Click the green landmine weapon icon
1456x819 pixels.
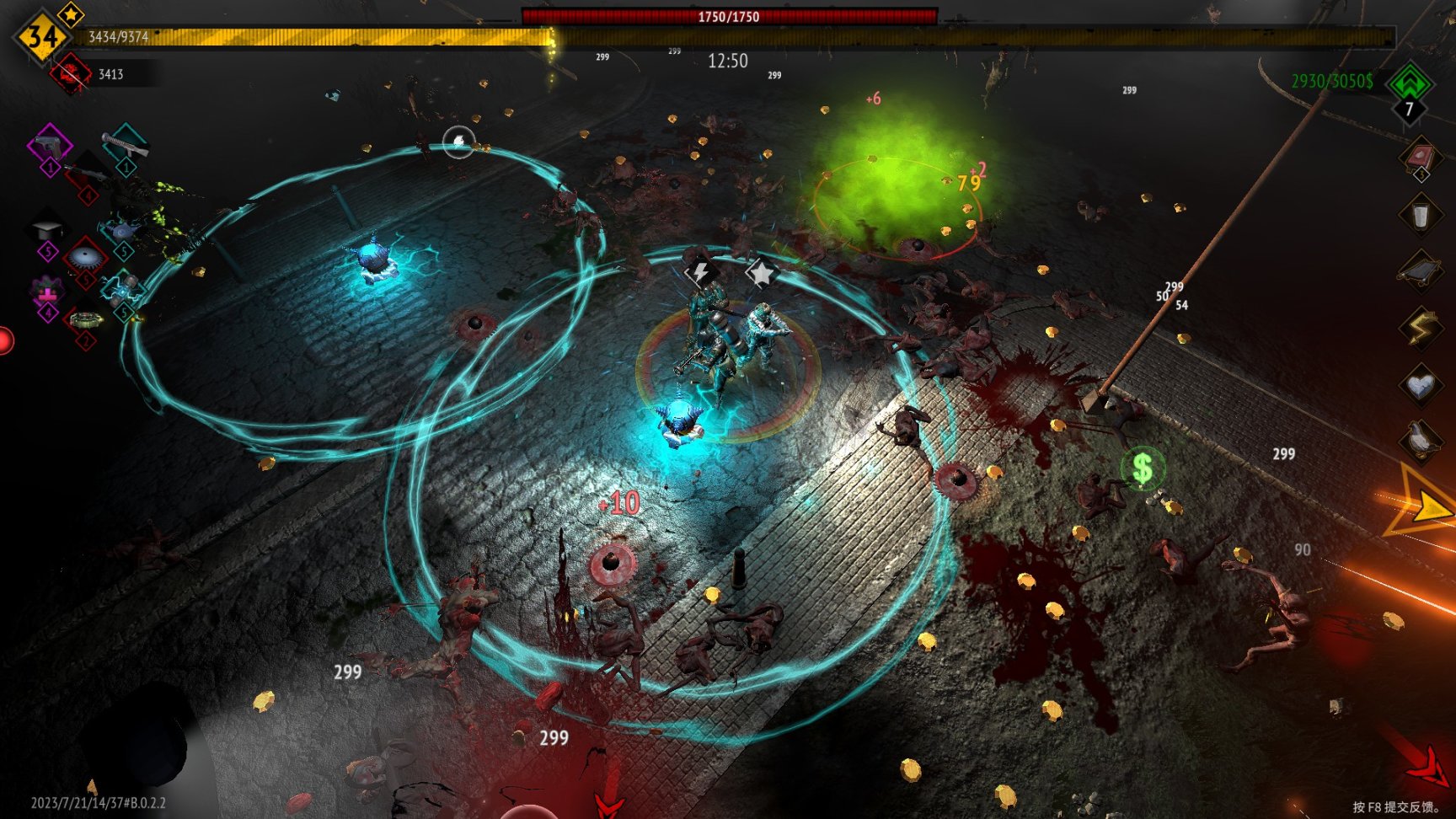click(85, 320)
